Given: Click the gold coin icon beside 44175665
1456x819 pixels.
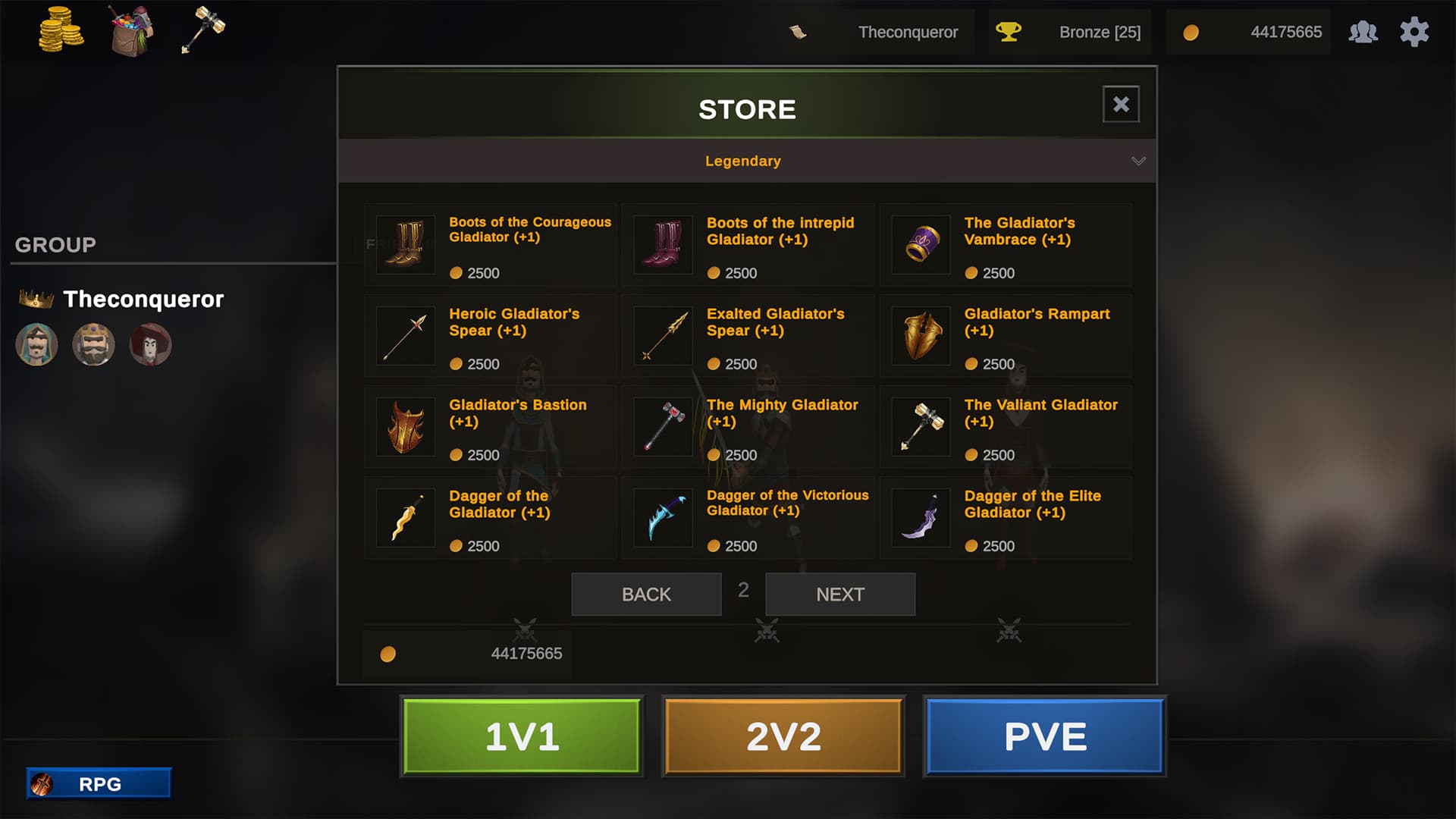Looking at the screenshot, I should coord(1191,33).
